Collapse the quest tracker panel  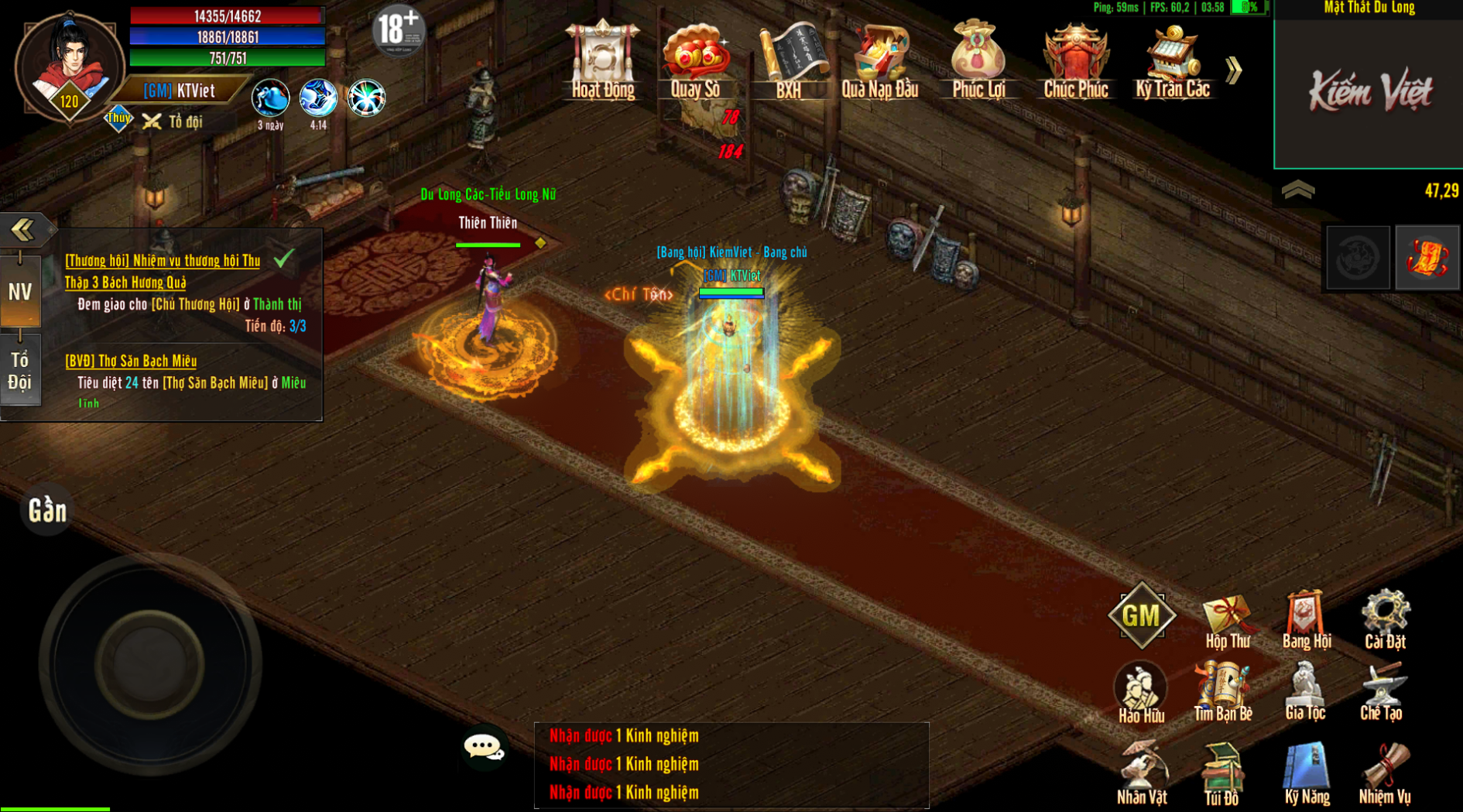[x=23, y=229]
